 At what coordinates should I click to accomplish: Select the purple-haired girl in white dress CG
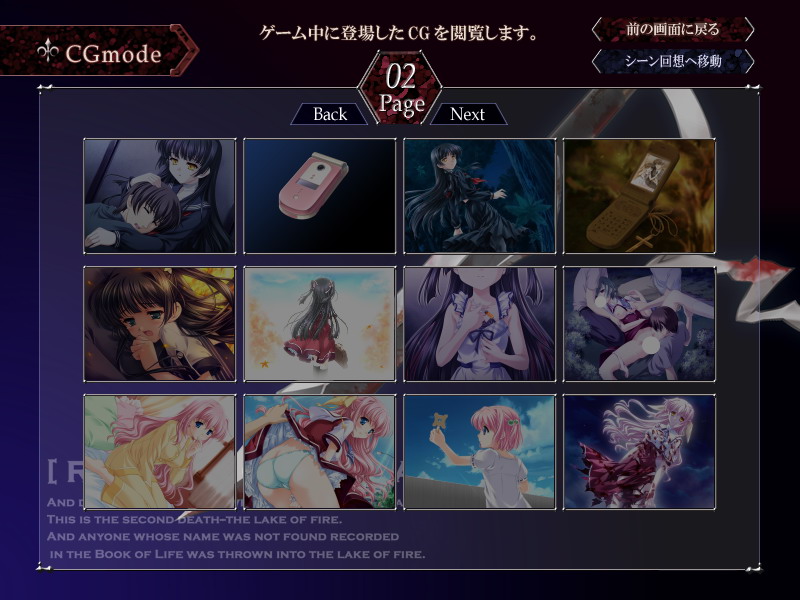click(x=480, y=324)
